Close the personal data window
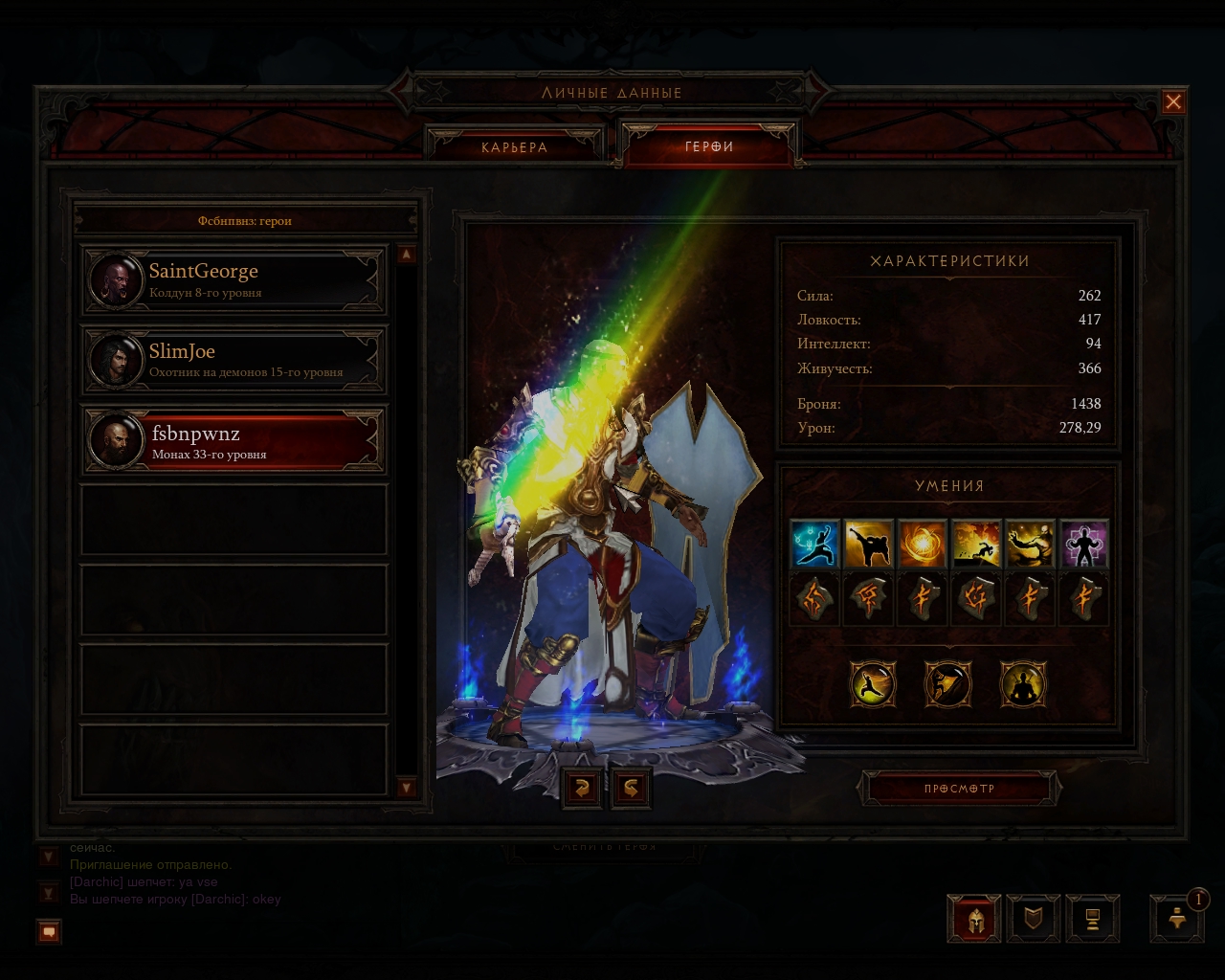This screenshot has width=1225, height=980. (x=1173, y=102)
